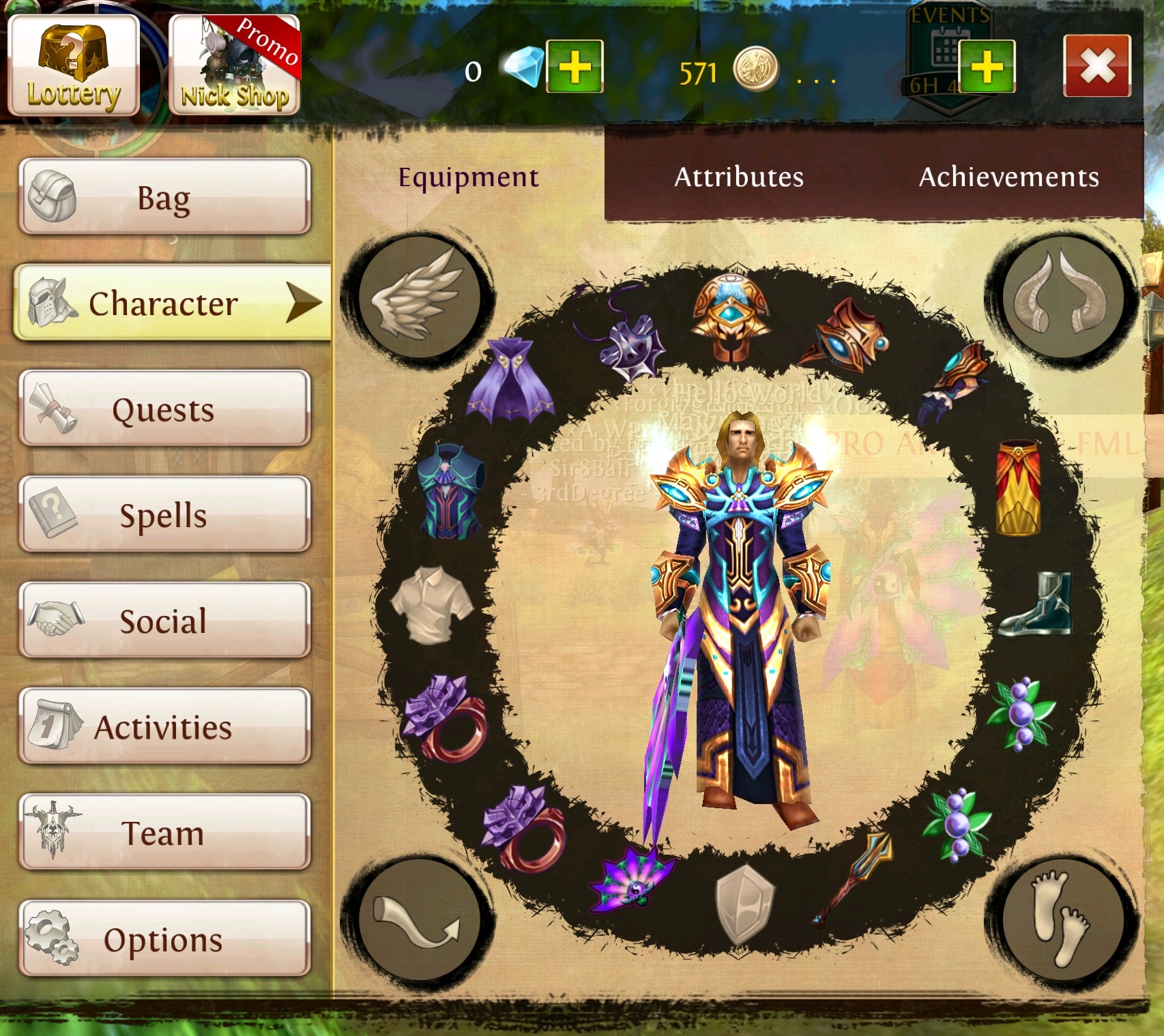Select the wings equipment slot

(418, 297)
